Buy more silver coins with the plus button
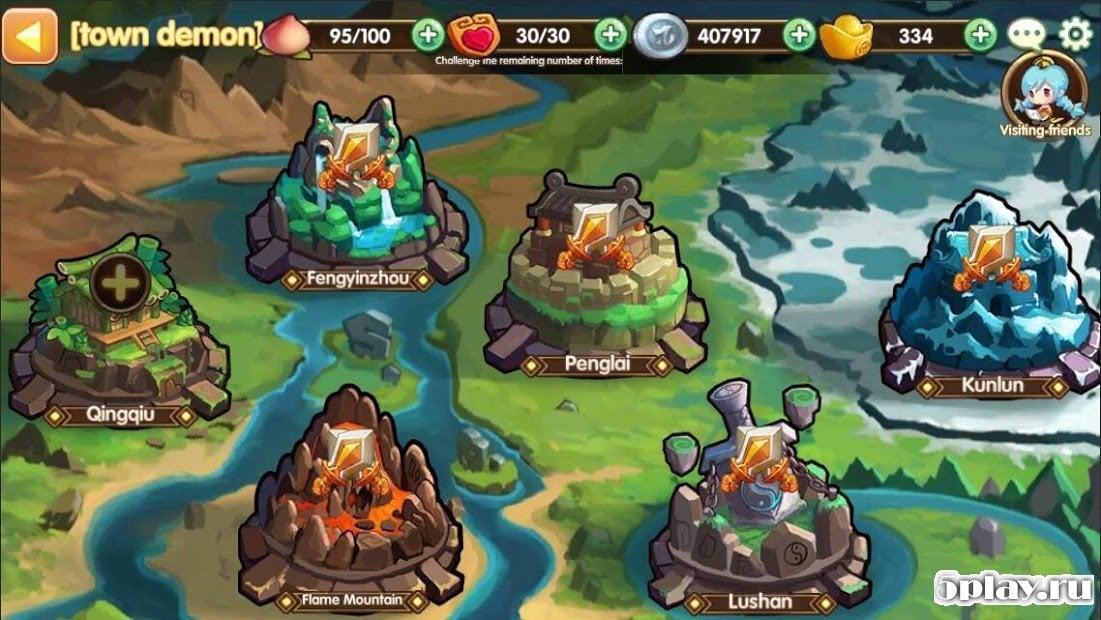The image size is (1101, 620). click(798, 35)
